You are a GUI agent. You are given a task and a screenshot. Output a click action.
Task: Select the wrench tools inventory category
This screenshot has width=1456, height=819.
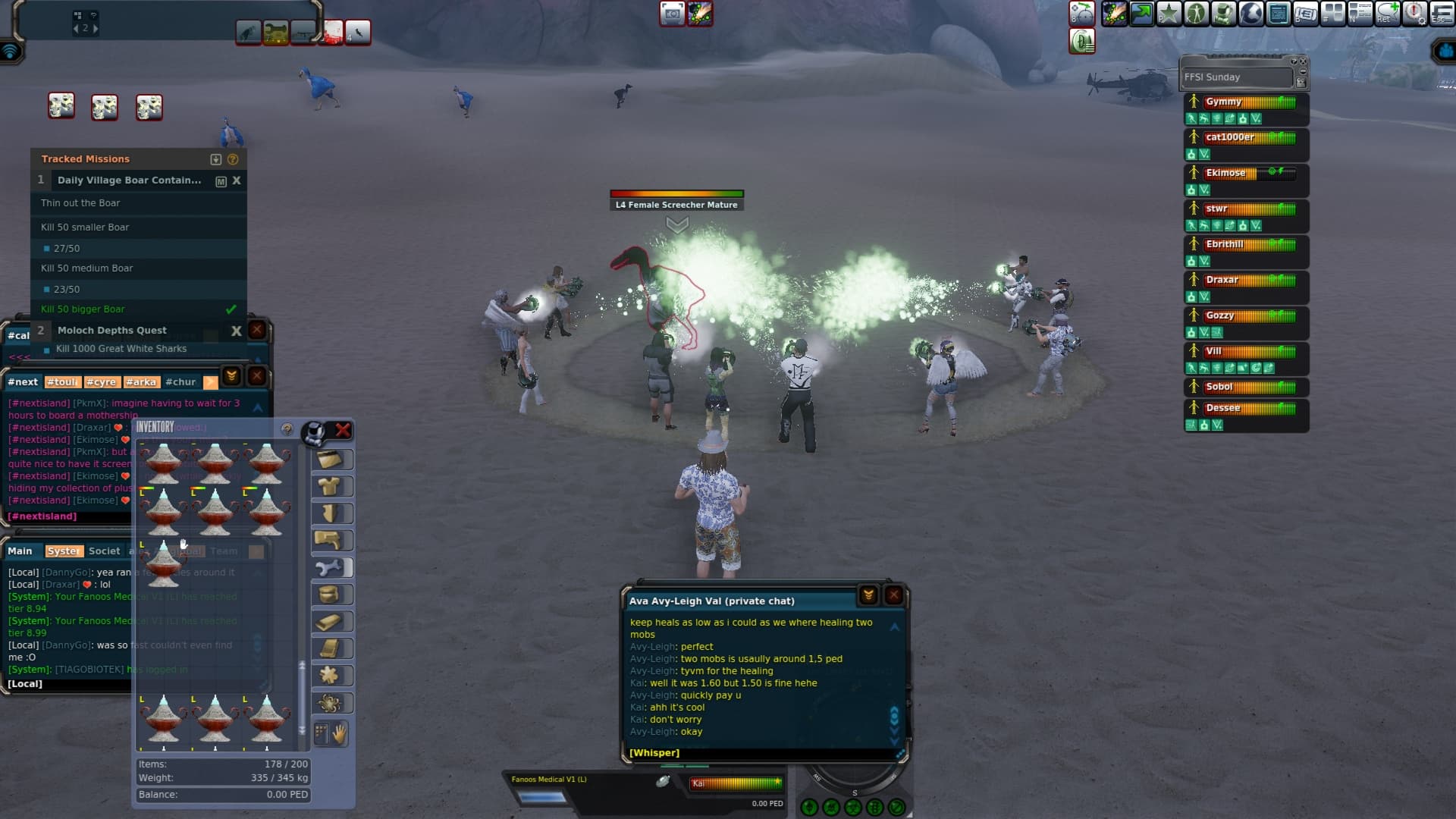(x=331, y=568)
